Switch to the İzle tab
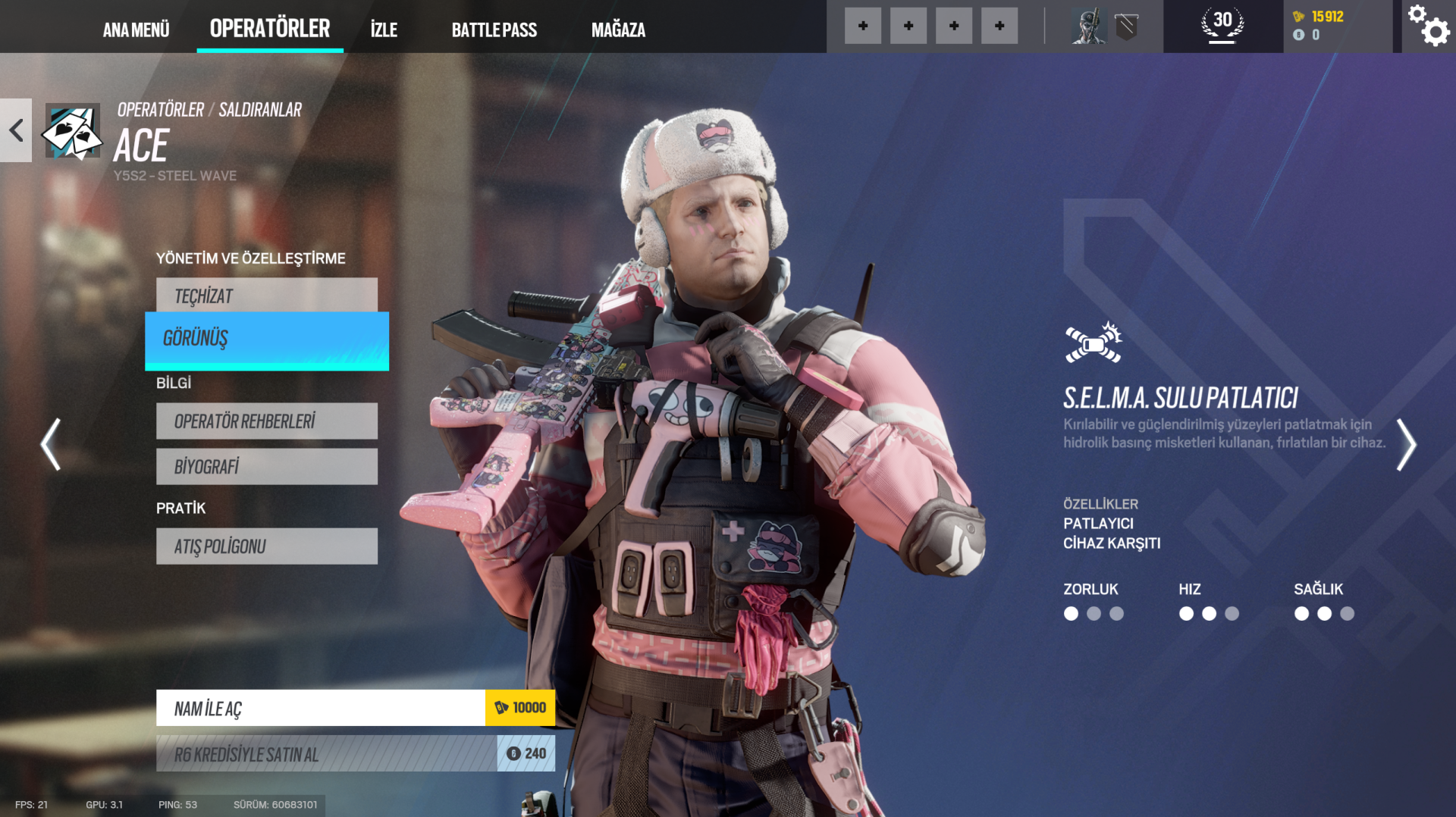The height and width of the screenshot is (817, 1456). coord(384,30)
